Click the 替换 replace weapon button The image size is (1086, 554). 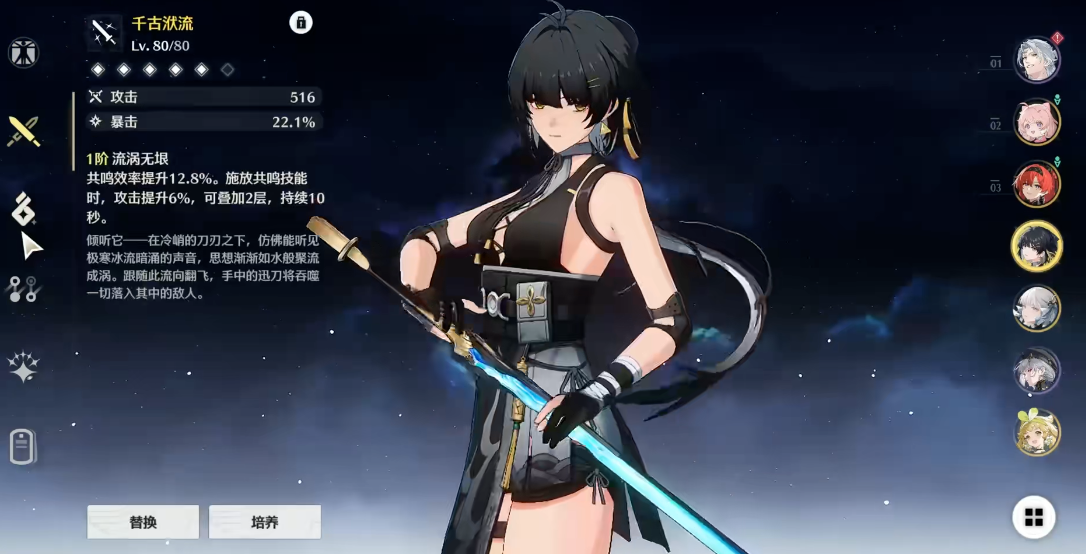coord(143,521)
